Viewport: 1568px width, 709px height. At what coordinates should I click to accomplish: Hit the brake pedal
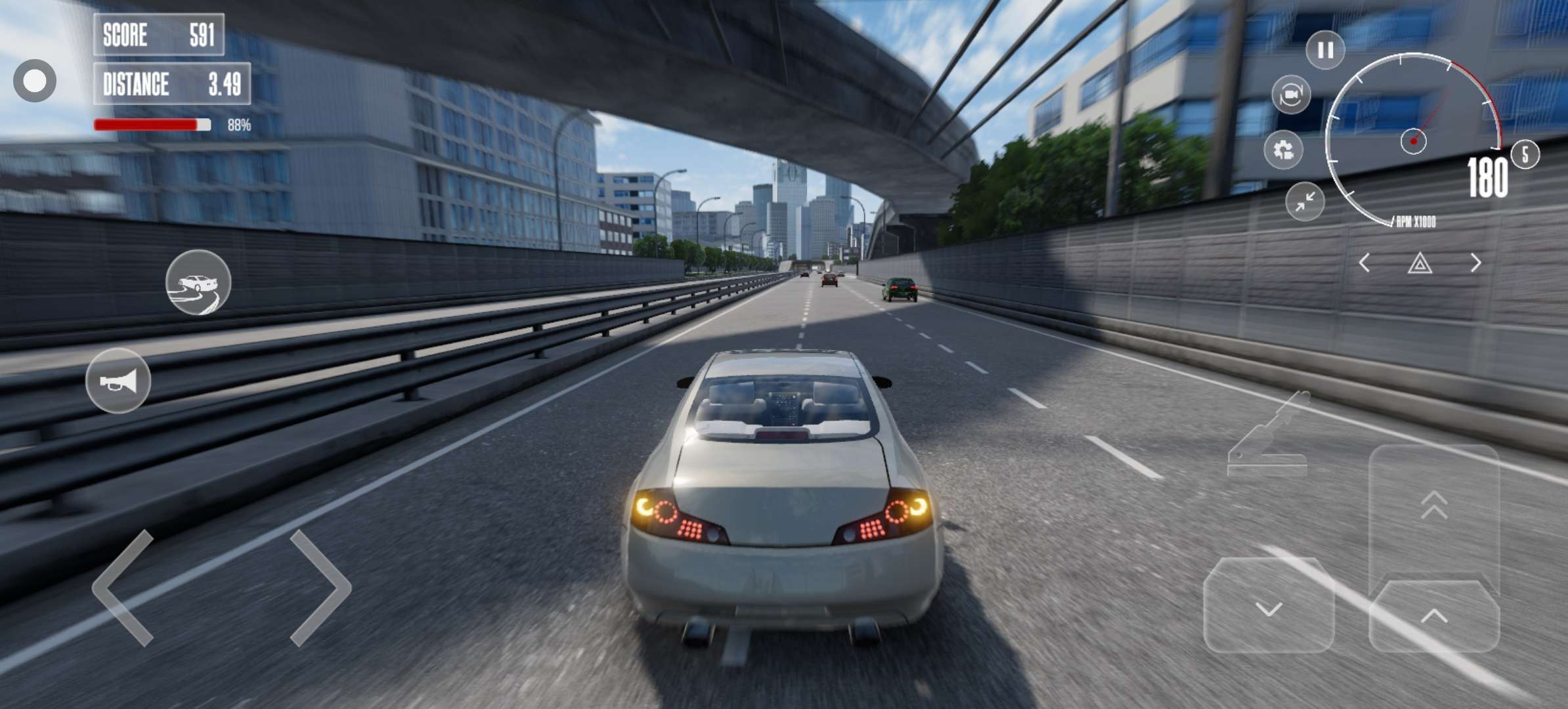pyautogui.click(x=1269, y=605)
